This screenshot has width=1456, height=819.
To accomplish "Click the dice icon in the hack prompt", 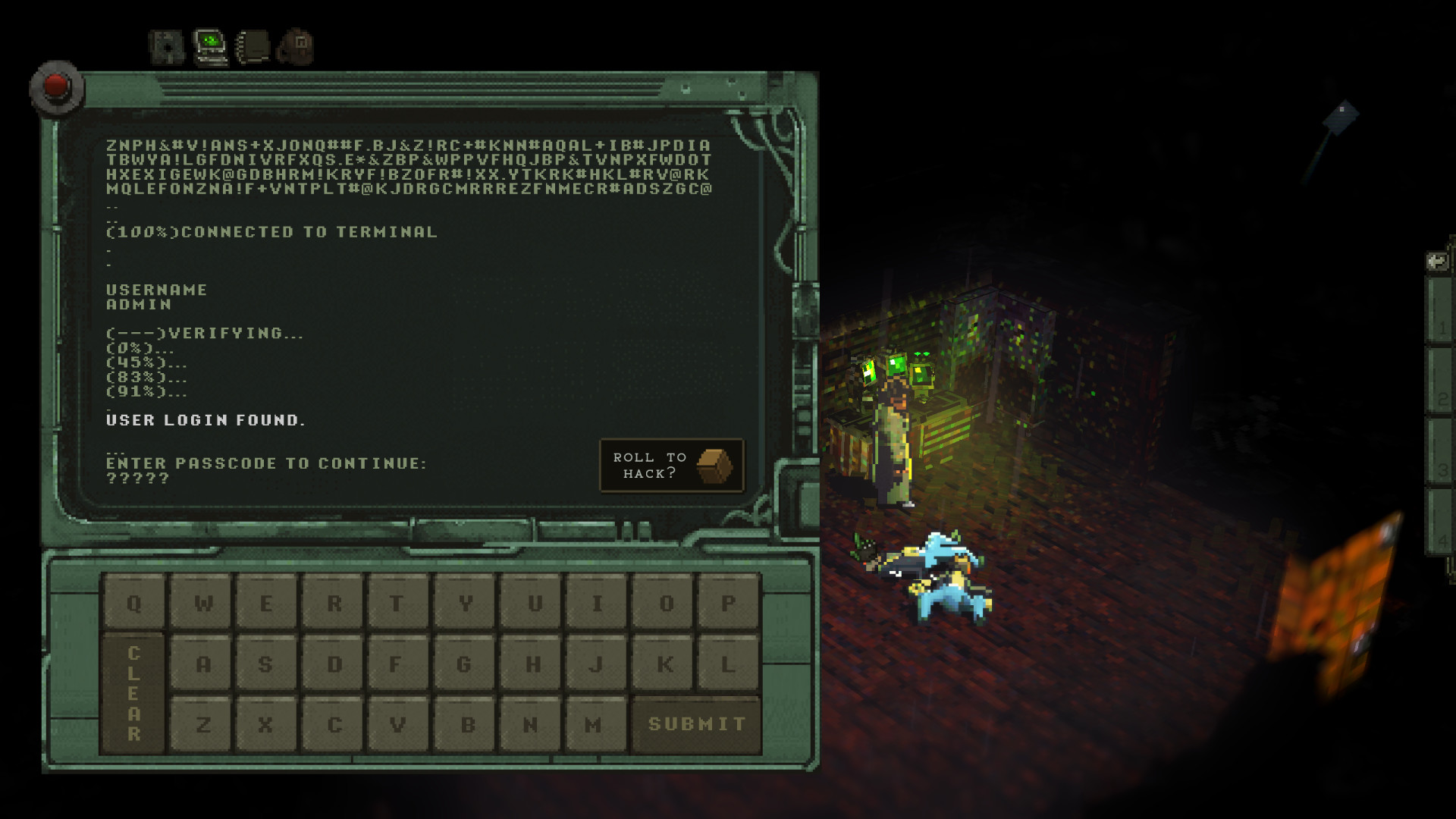I will pos(714,466).
